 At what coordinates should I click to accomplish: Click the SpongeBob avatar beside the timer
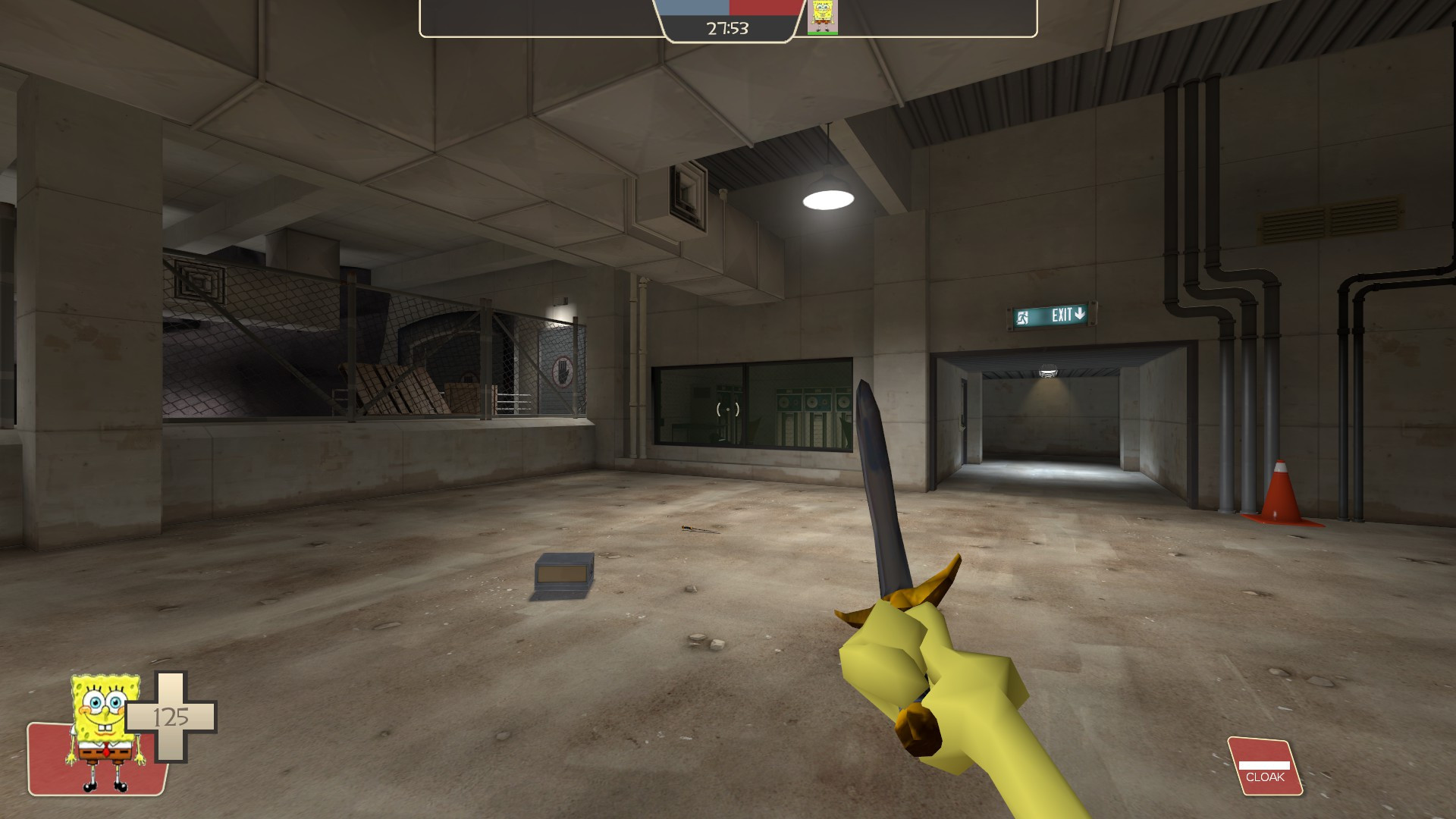pos(823,18)
